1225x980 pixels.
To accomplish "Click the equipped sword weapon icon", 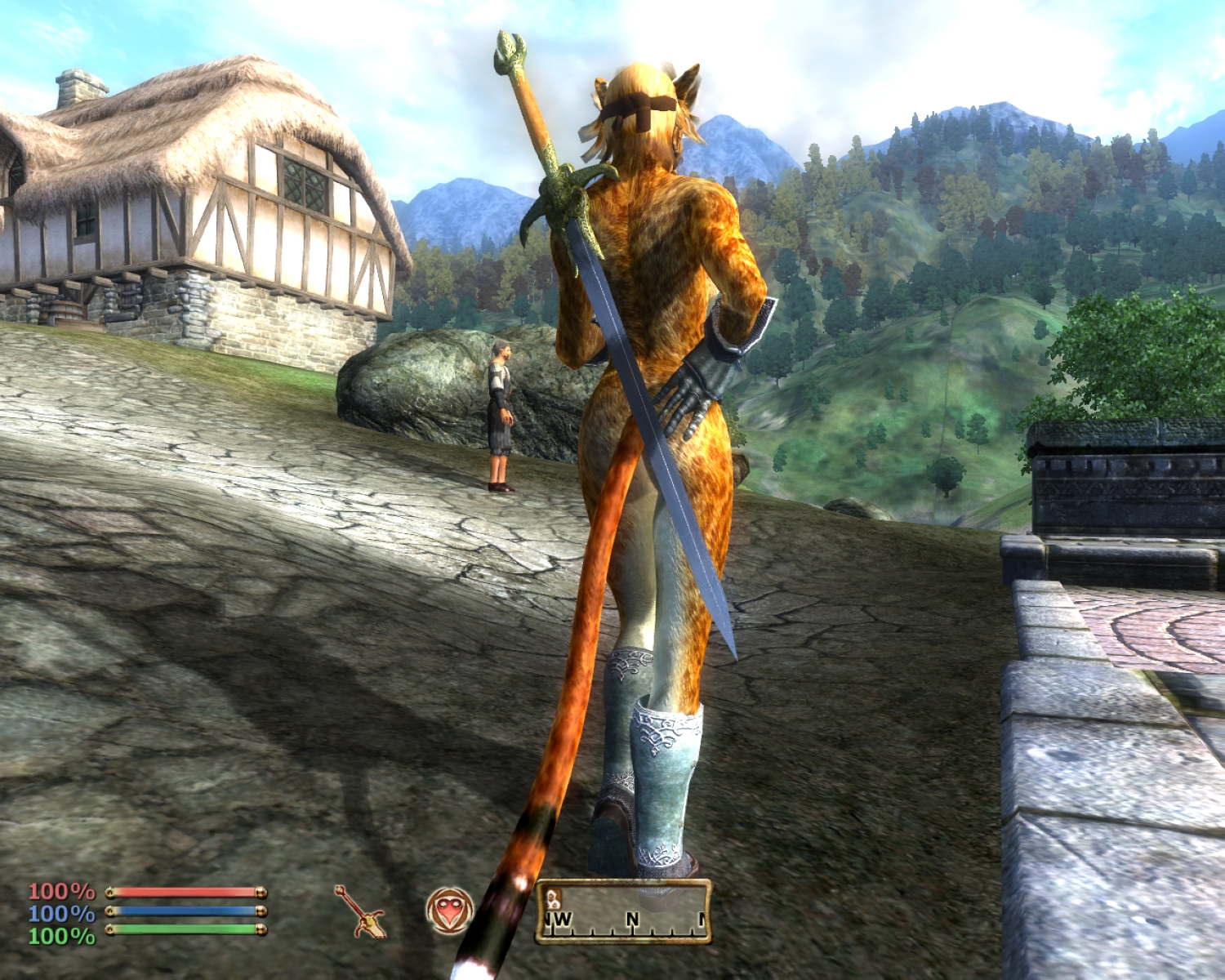I will coord(360,911).
